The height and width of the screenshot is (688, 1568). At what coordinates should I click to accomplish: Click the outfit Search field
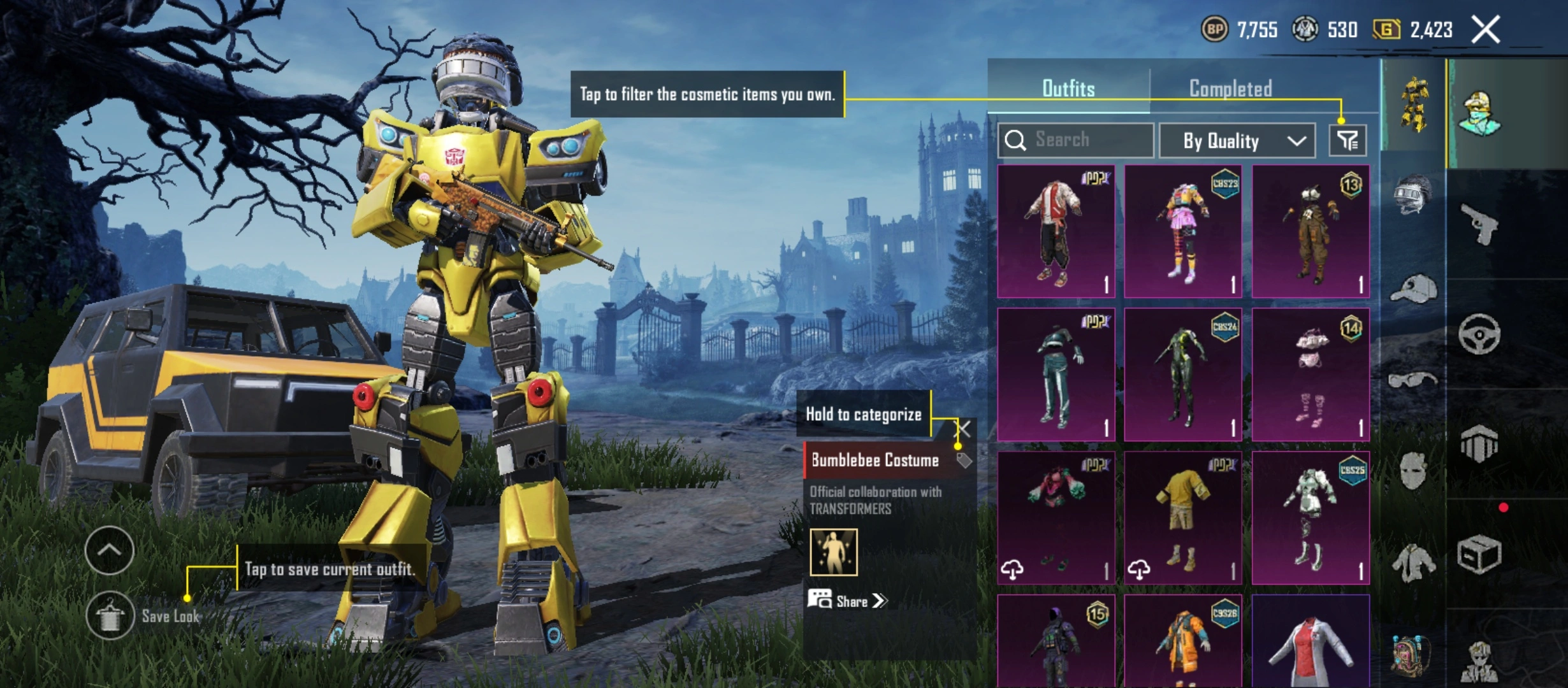[1076, 140]
